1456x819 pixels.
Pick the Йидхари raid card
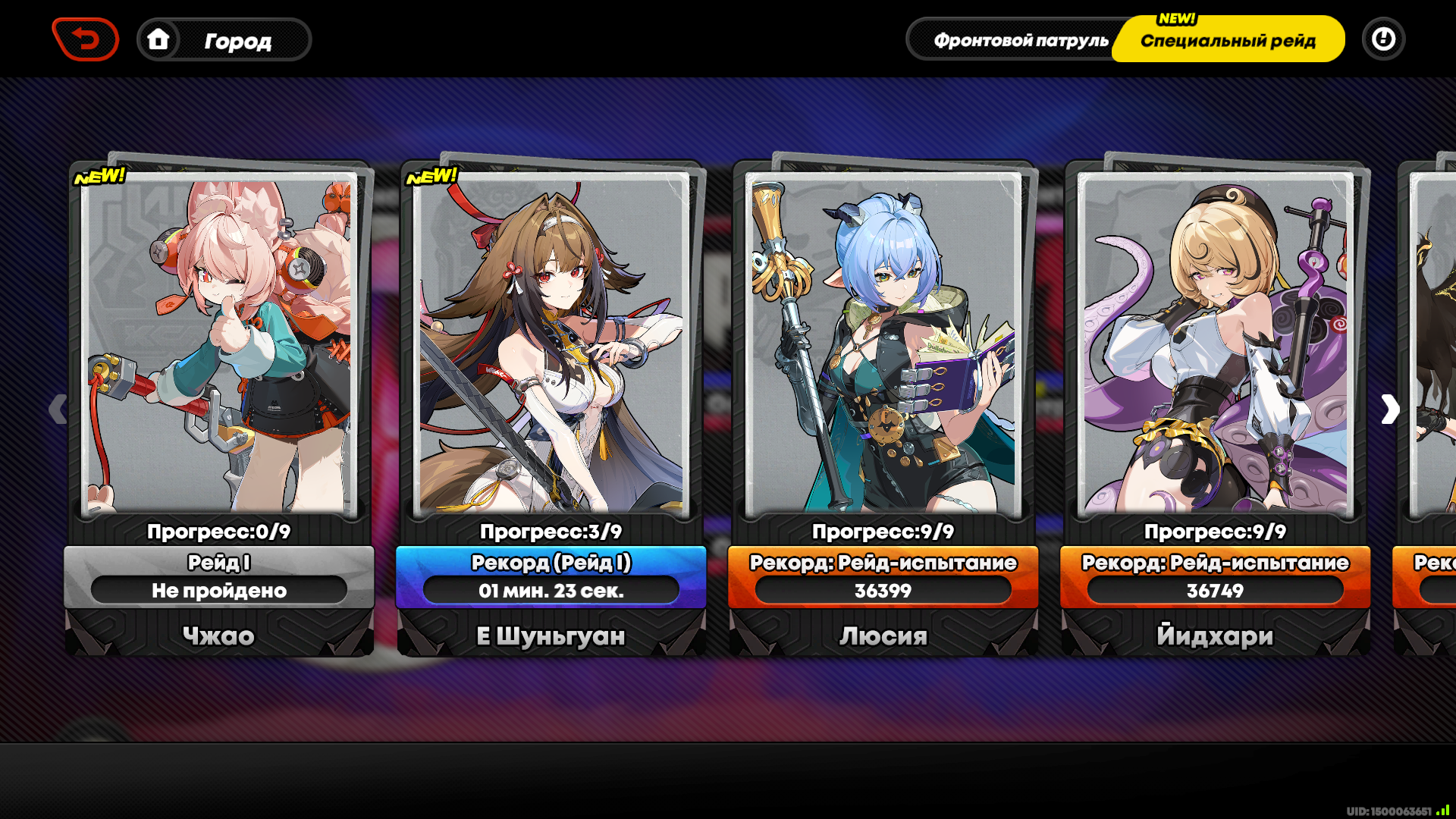click(x=1216, y=349)
